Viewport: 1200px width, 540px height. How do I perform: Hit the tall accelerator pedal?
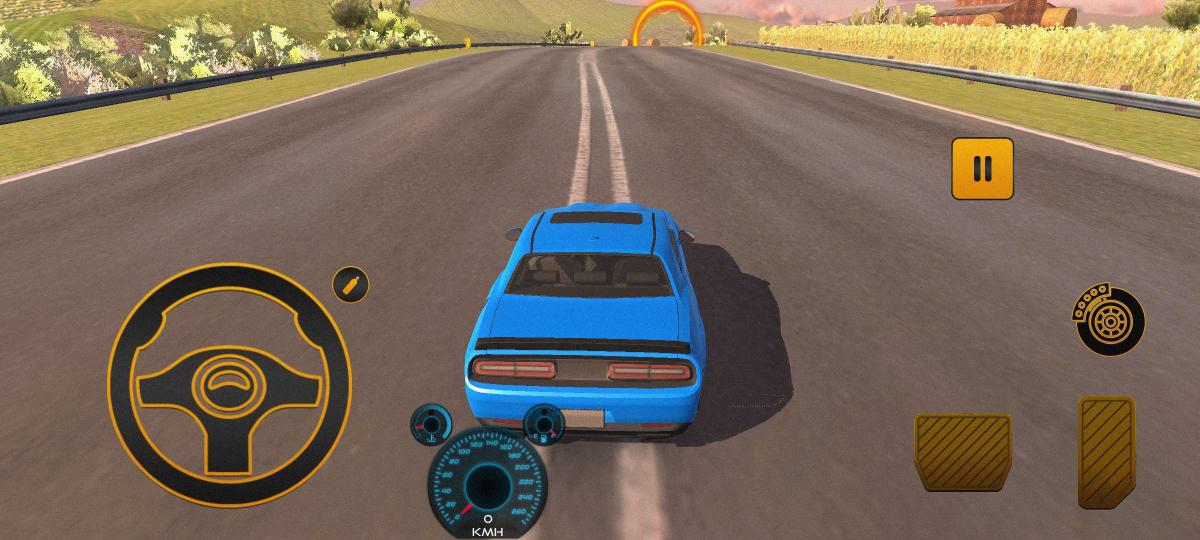point(1106,451)
